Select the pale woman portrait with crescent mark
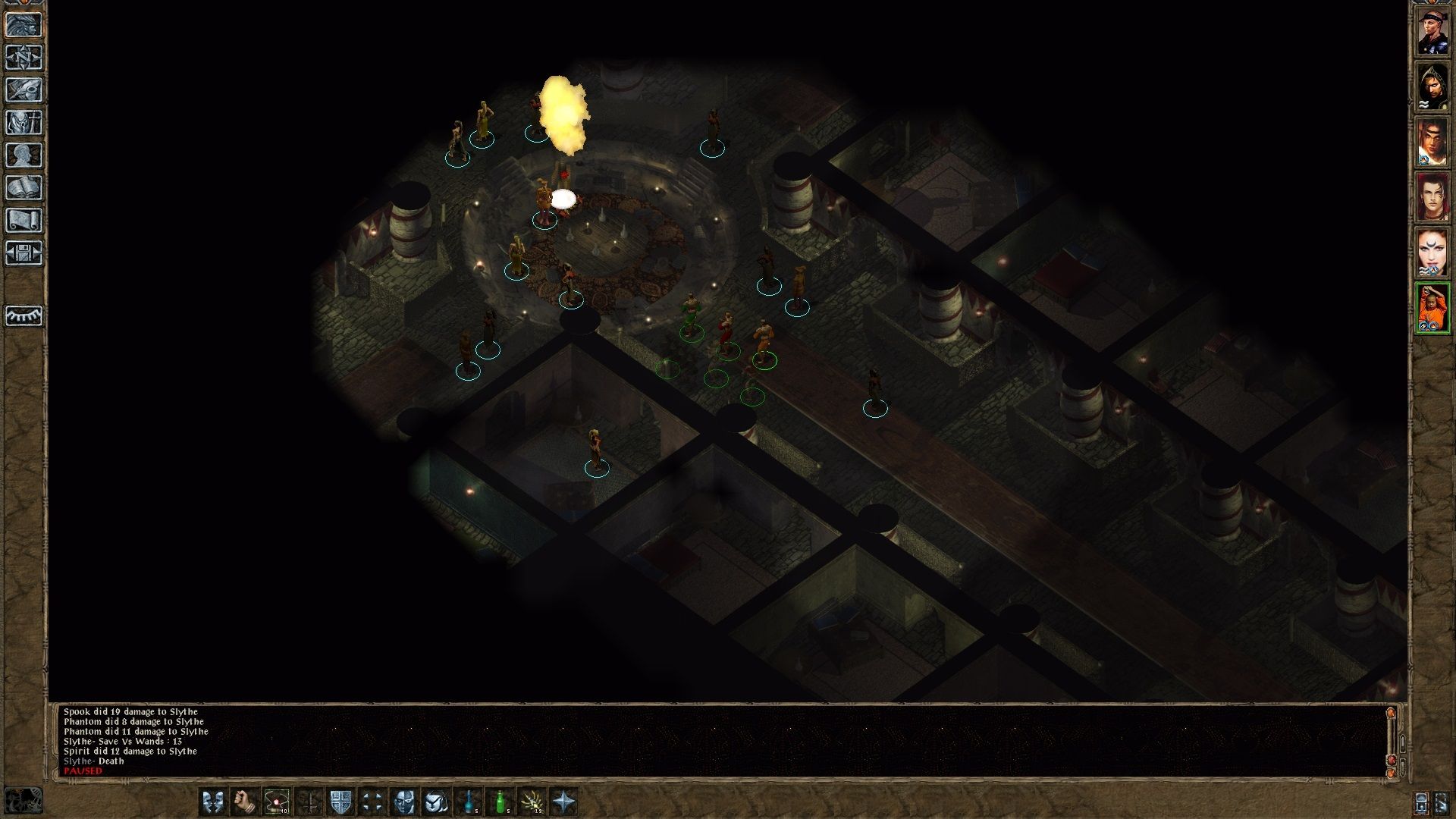Viewport: 1456px width, 819px height. pyautogui.click(x=1432, y=253)
